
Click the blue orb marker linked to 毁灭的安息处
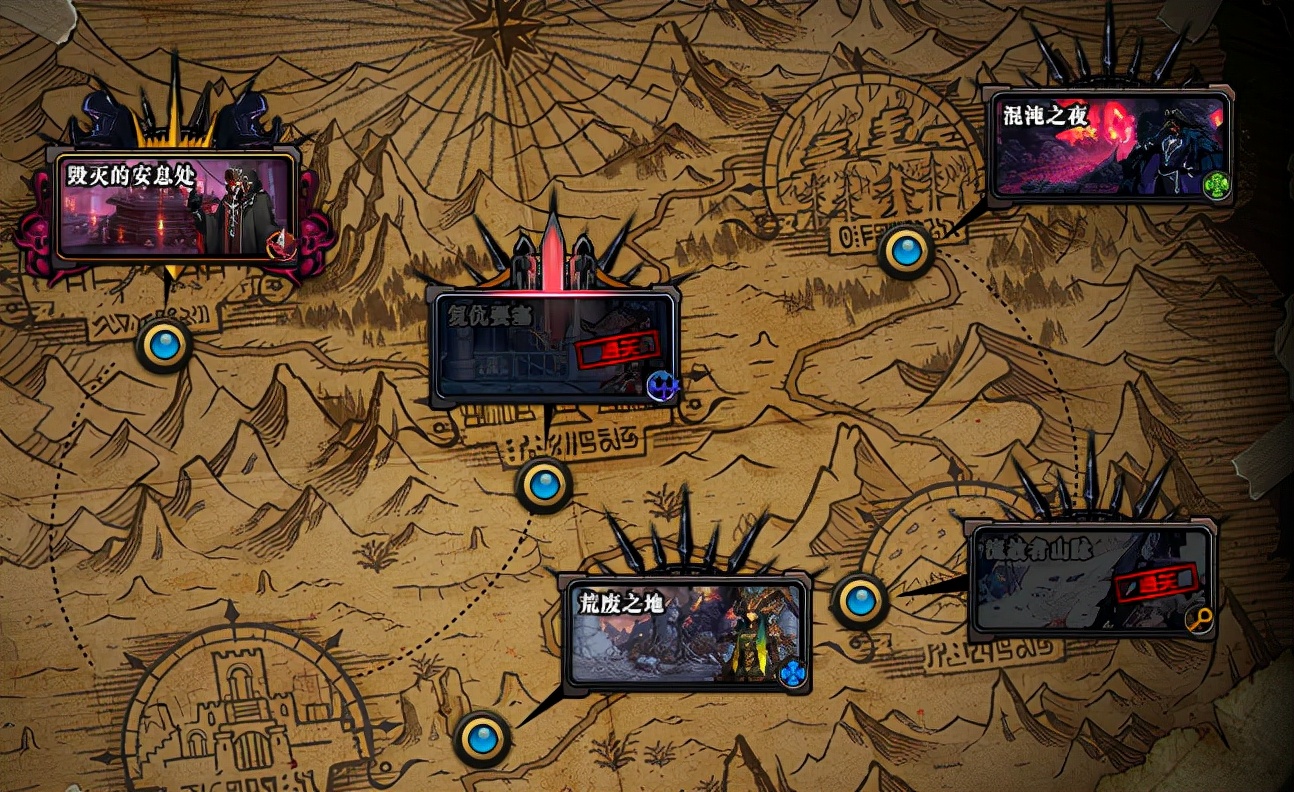tap(163, 345)
